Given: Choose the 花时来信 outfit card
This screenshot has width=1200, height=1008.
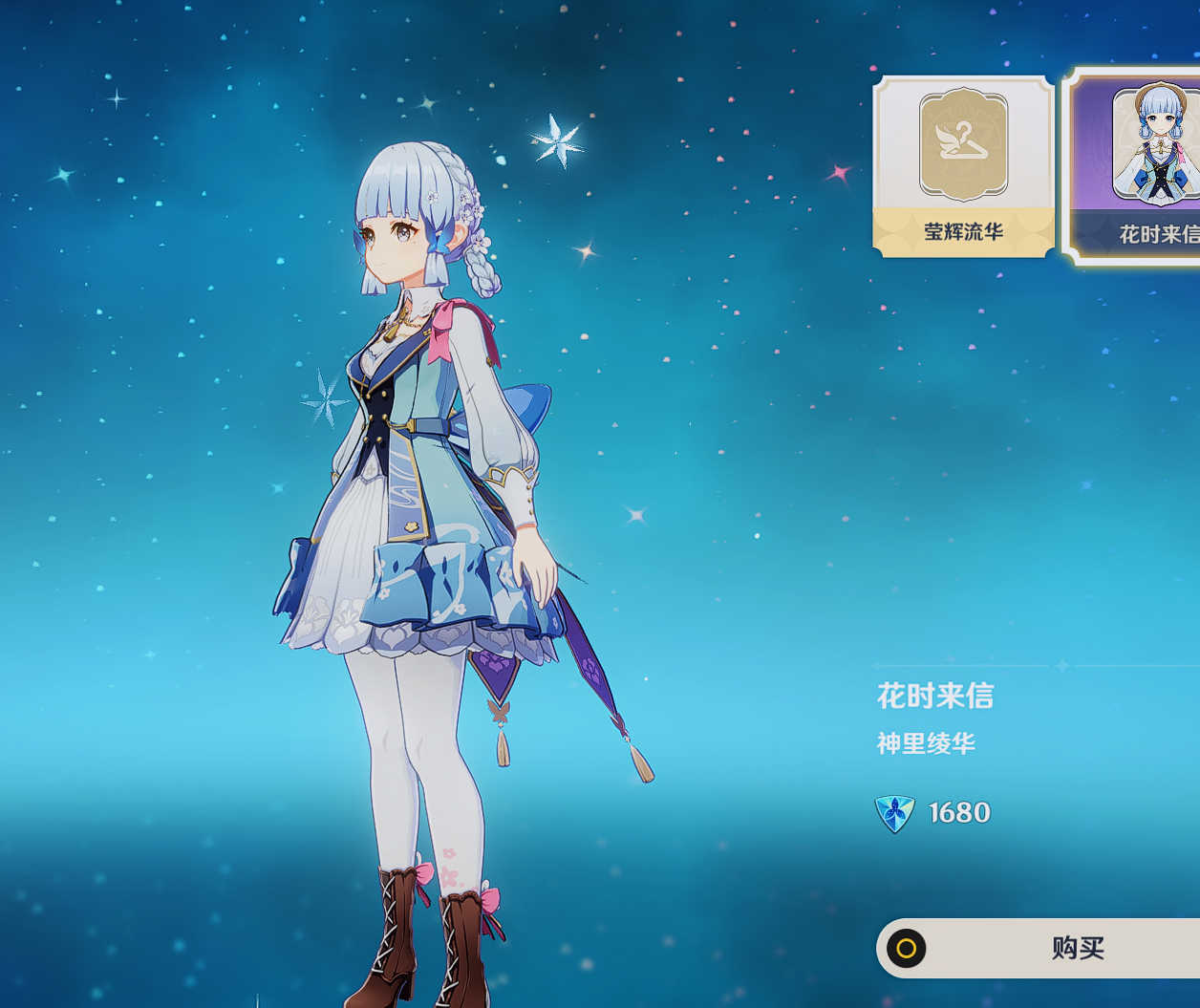Looking at the screenshot, I should click(1137, 166).
